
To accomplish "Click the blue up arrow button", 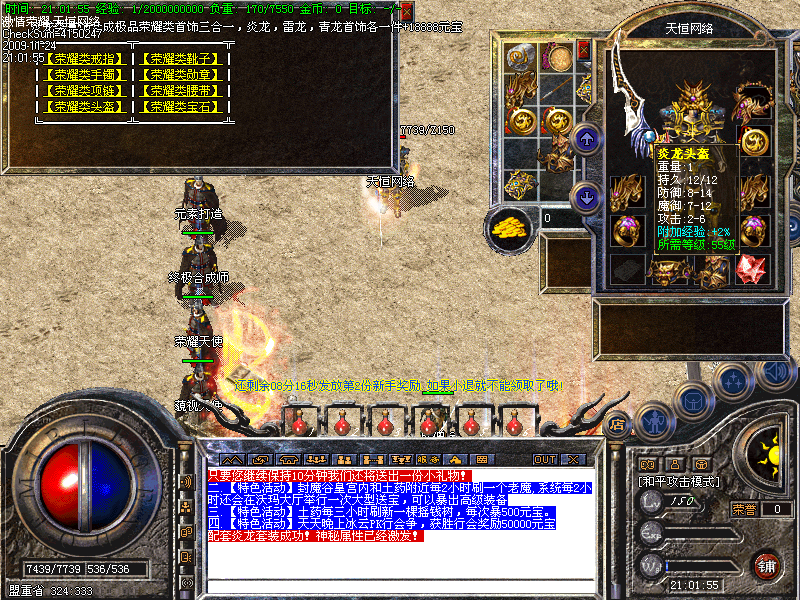I will [588, 138].
